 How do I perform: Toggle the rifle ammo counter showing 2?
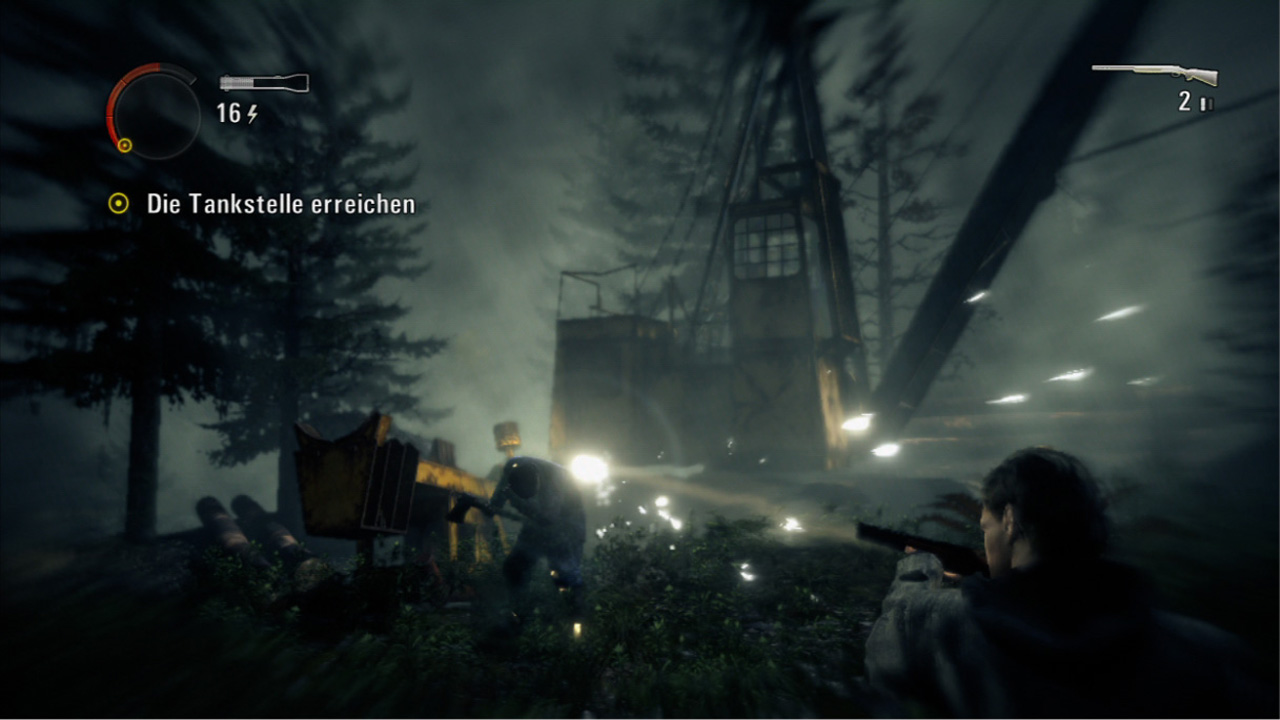tap(1183, 100)
